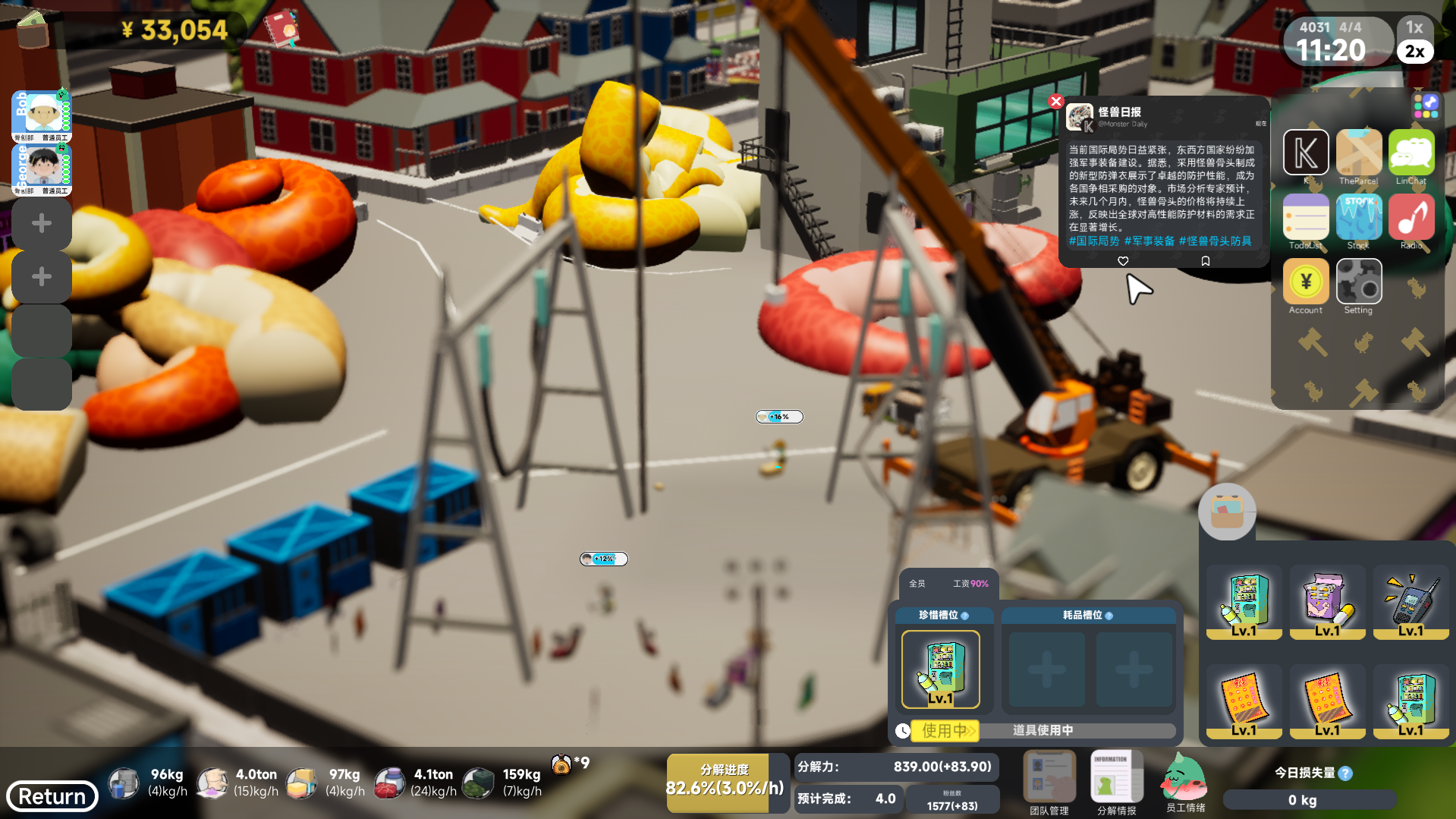Open the Account app
The image size is (1456, 819).
[1305, 282]
